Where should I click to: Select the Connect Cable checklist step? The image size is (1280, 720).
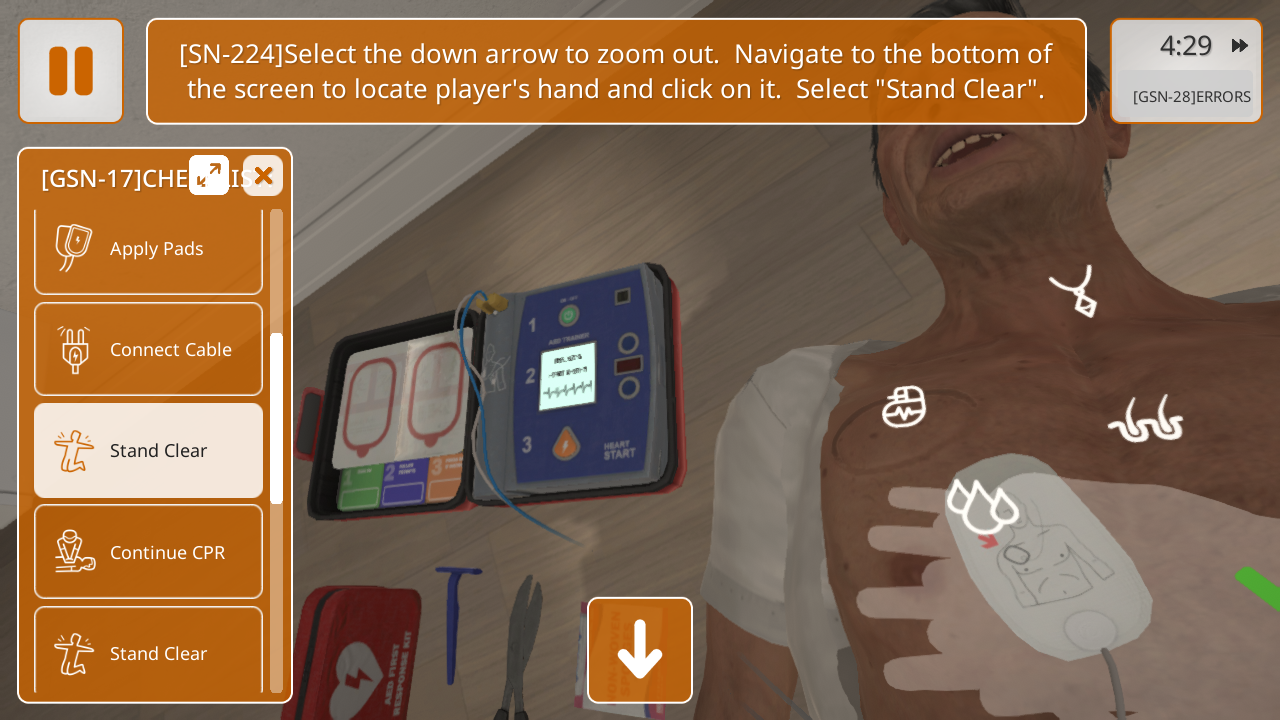(148, 350)
